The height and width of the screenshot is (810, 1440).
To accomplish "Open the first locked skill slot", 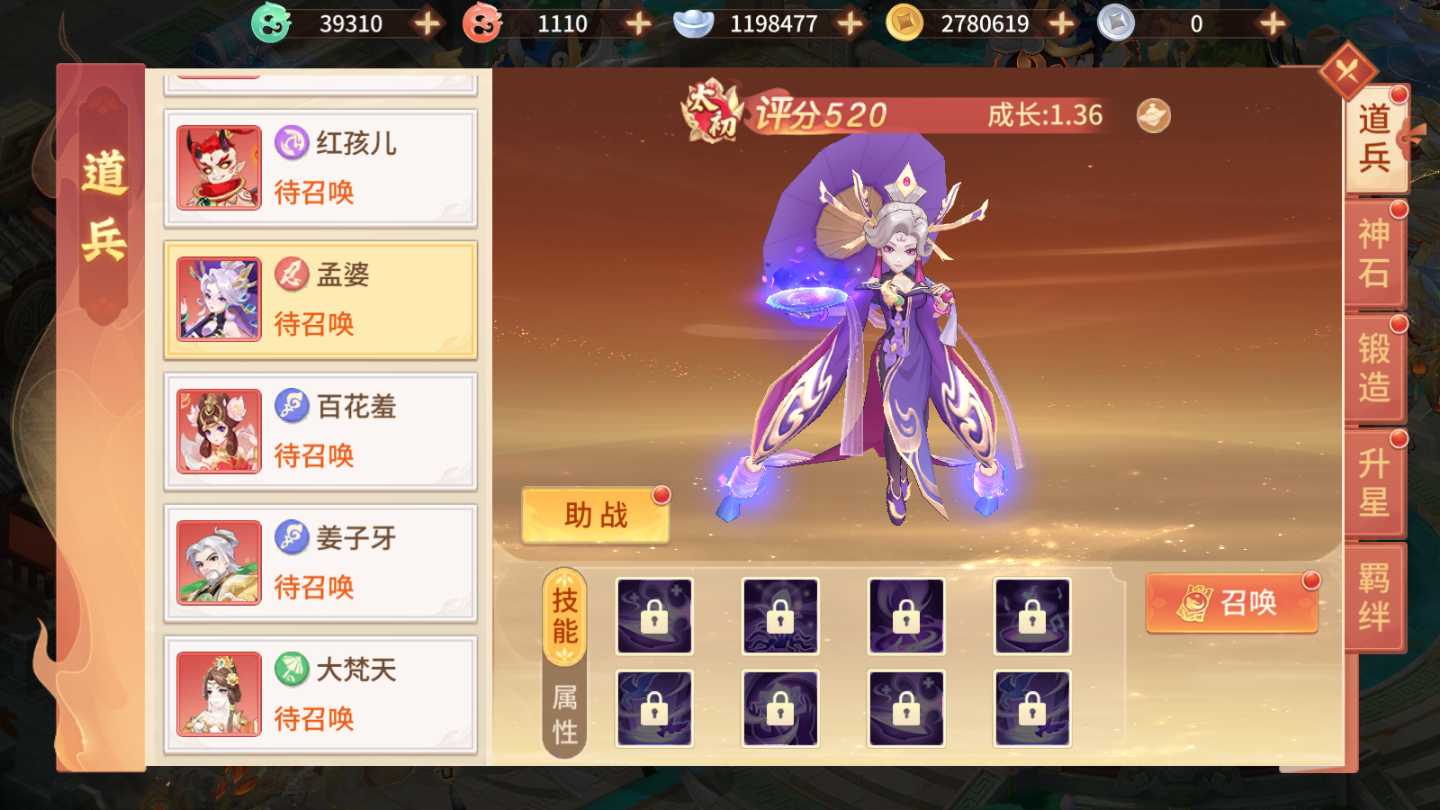I will 655,618.
